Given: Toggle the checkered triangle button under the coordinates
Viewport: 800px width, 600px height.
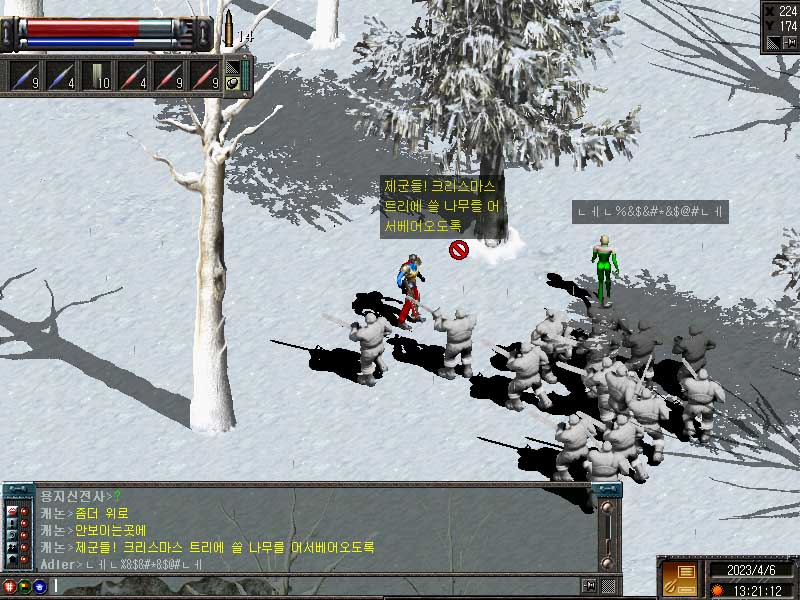Looking at the screenshot, I should tap(772, 42).
